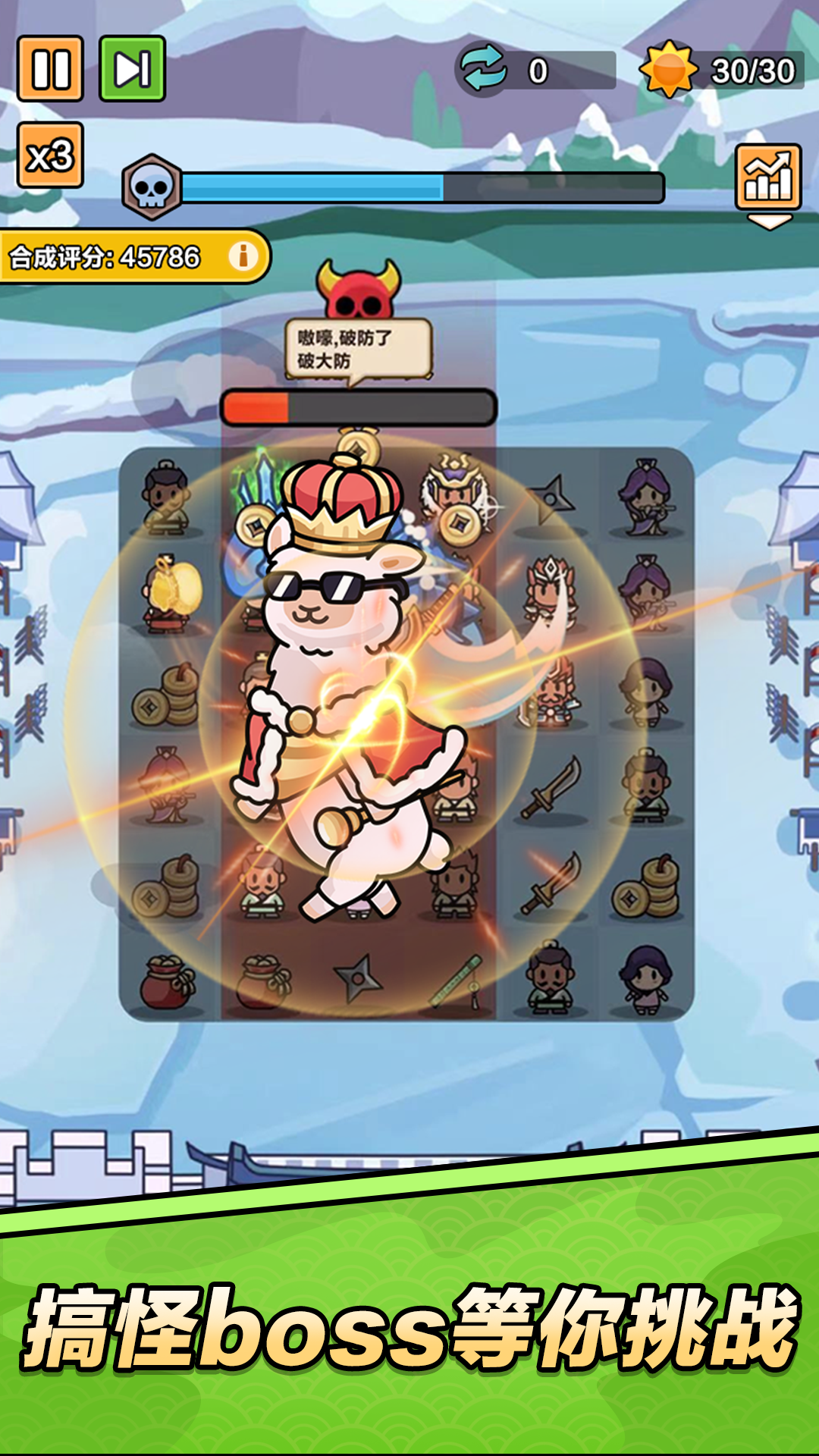Screen dimensions: 819x1456
Task: Toggle the x3 speed multiplier
Action: tap(50, 155)
